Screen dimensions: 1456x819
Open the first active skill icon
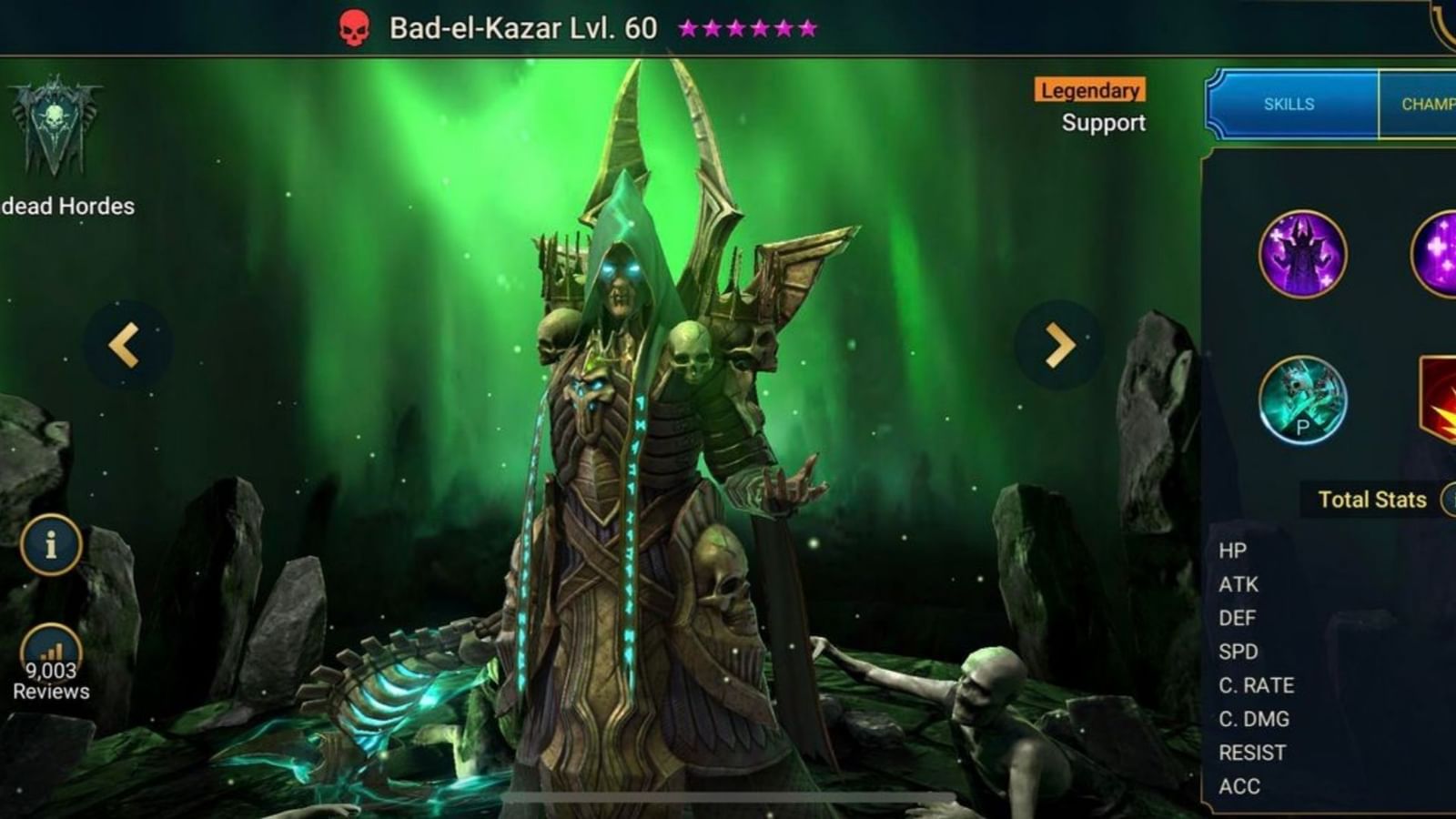pyautogui.click(x=1301, y=255)
